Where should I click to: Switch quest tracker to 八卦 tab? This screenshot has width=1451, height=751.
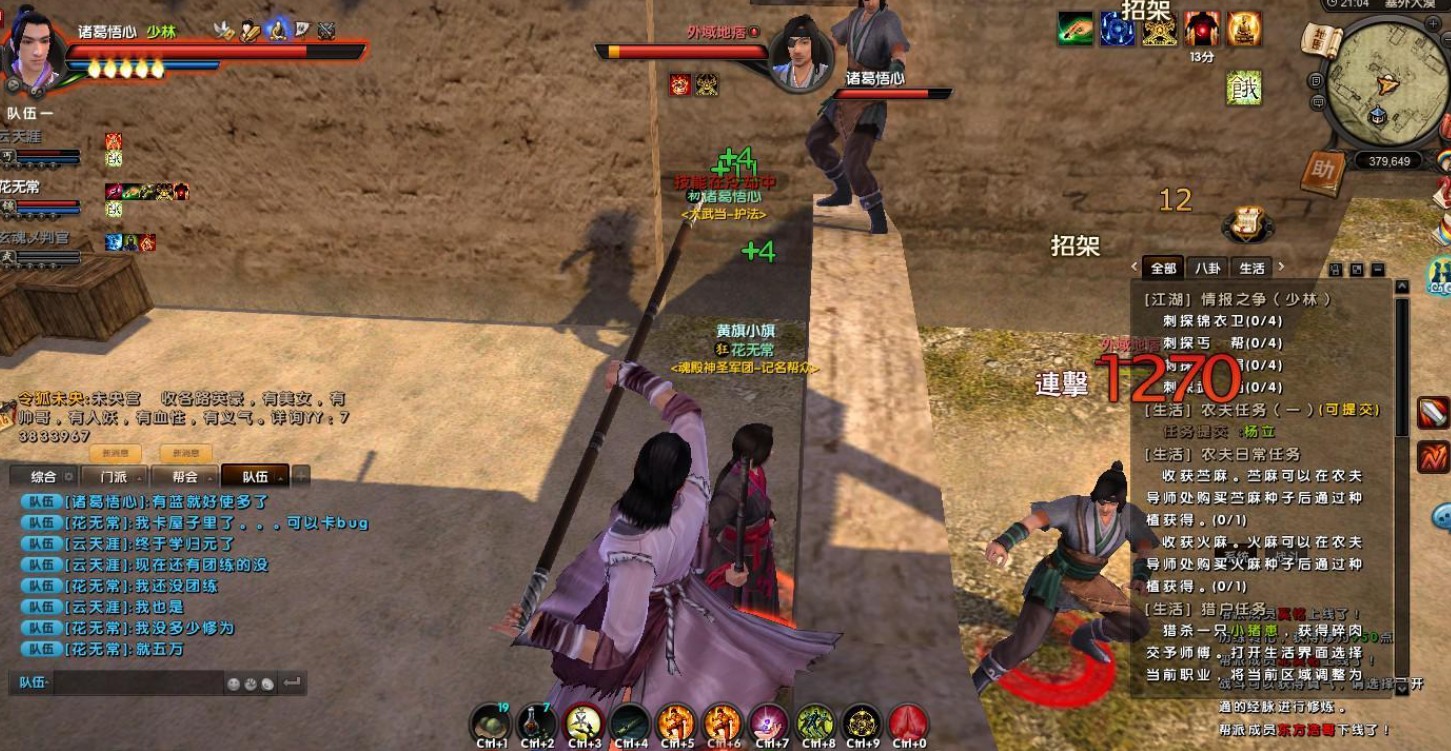pyautogui.click(x=1208, y=268)
